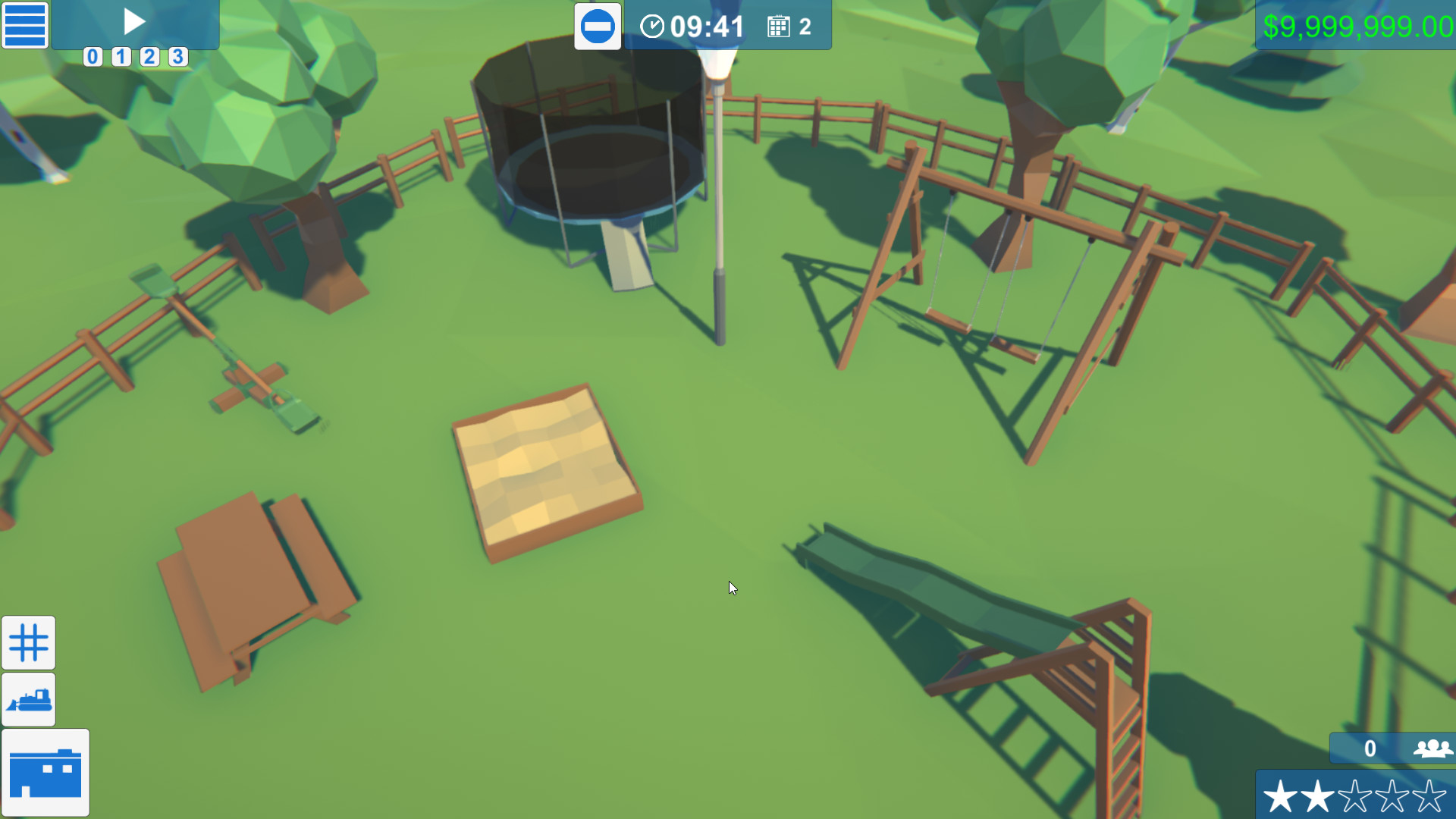Image resolution: width=1456 pixels, height=819 pixels.
Task: Set game speed to 2
Action: point(150,57)
